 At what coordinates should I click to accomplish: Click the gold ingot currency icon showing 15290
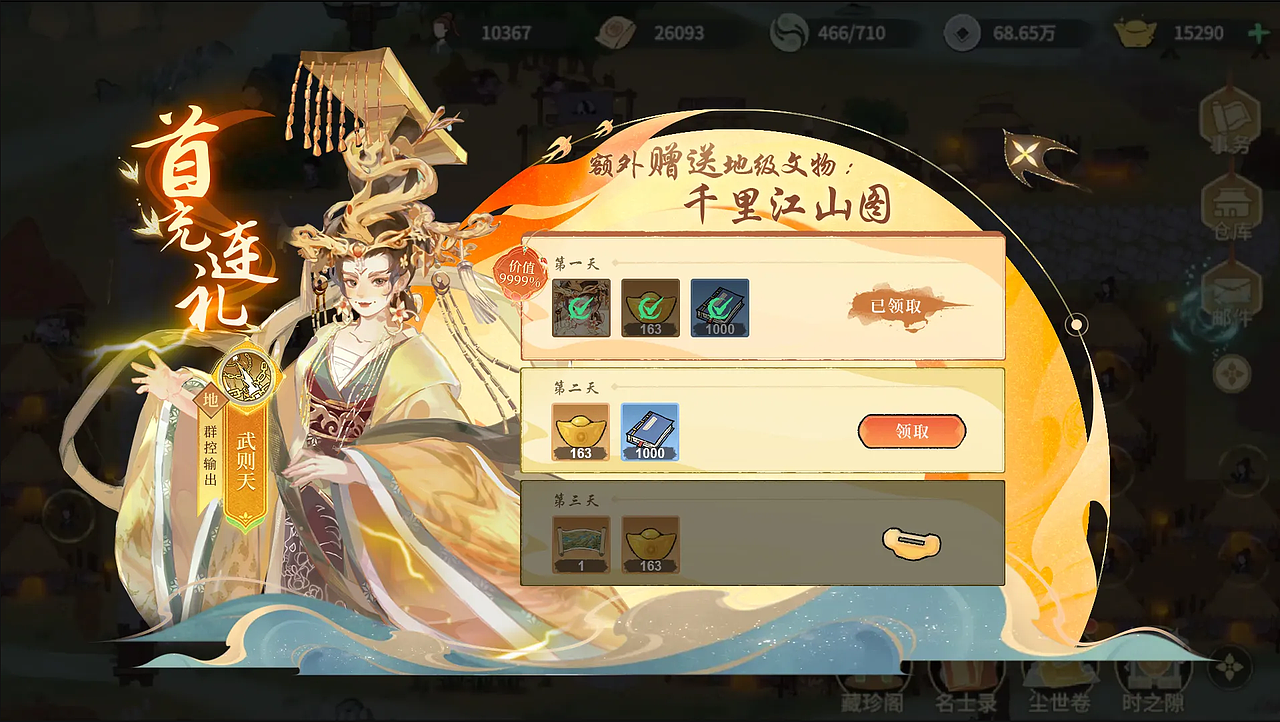tap(1136, 33)
